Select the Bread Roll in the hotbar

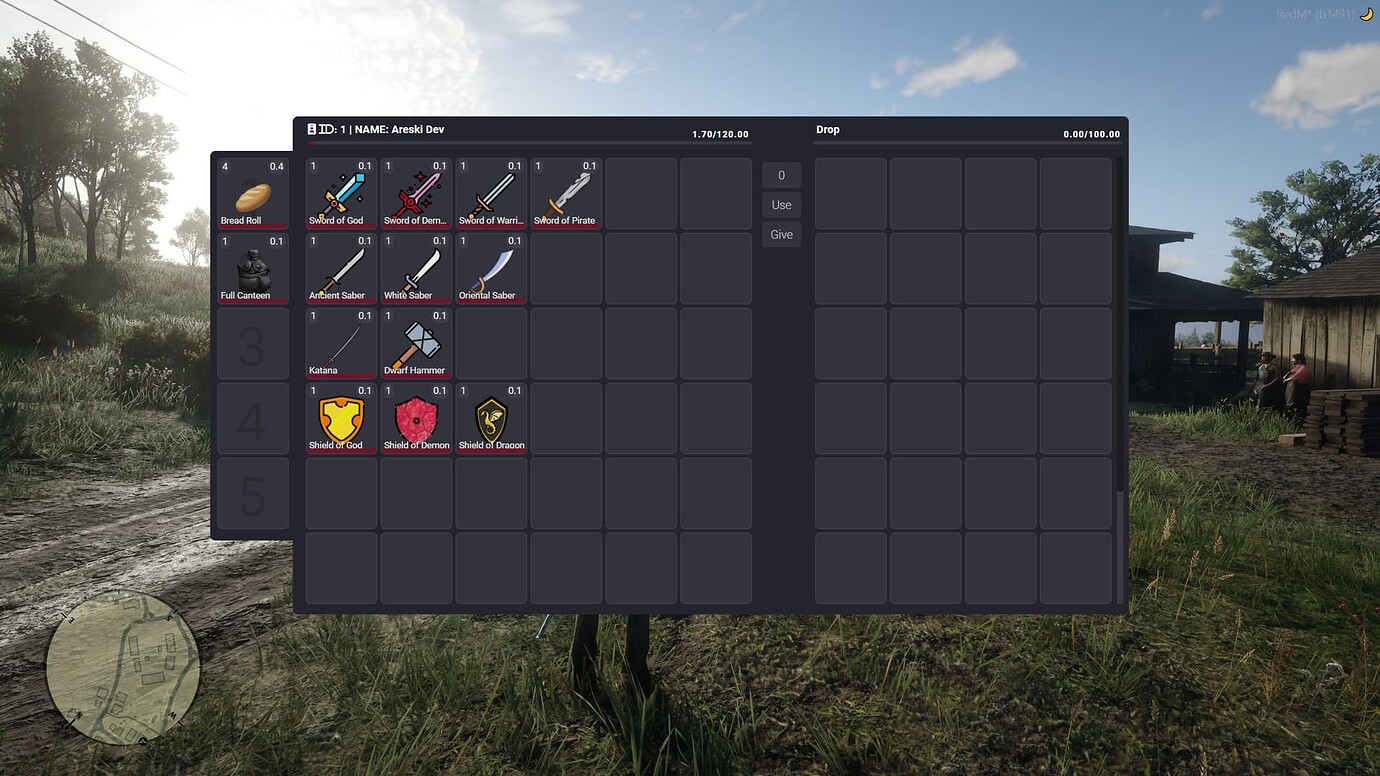[251, 192]
